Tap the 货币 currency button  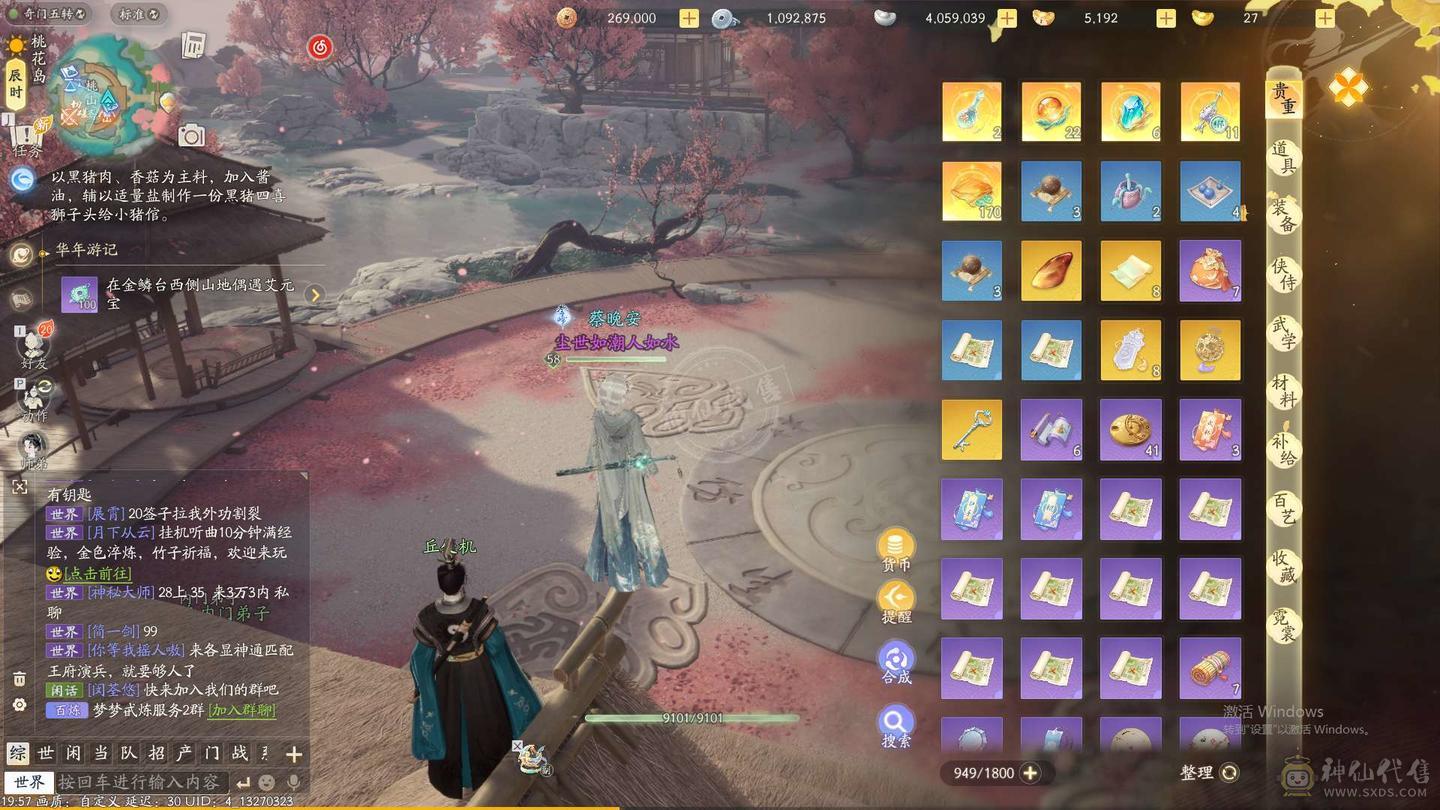tap(896, 550)
